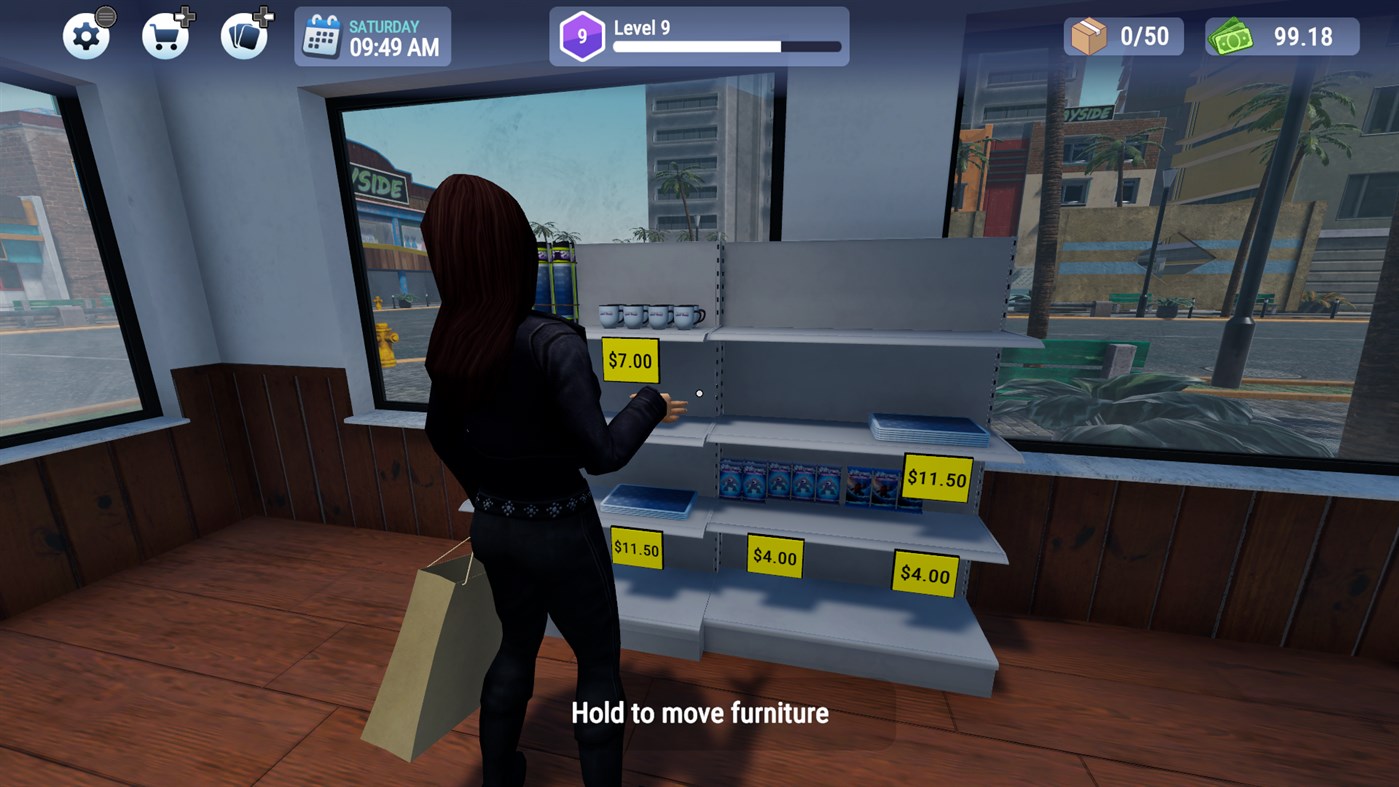Click the plus badge on the card pack icon
Viewport: 1399px width, 787px height.
(x=263, y=15)
